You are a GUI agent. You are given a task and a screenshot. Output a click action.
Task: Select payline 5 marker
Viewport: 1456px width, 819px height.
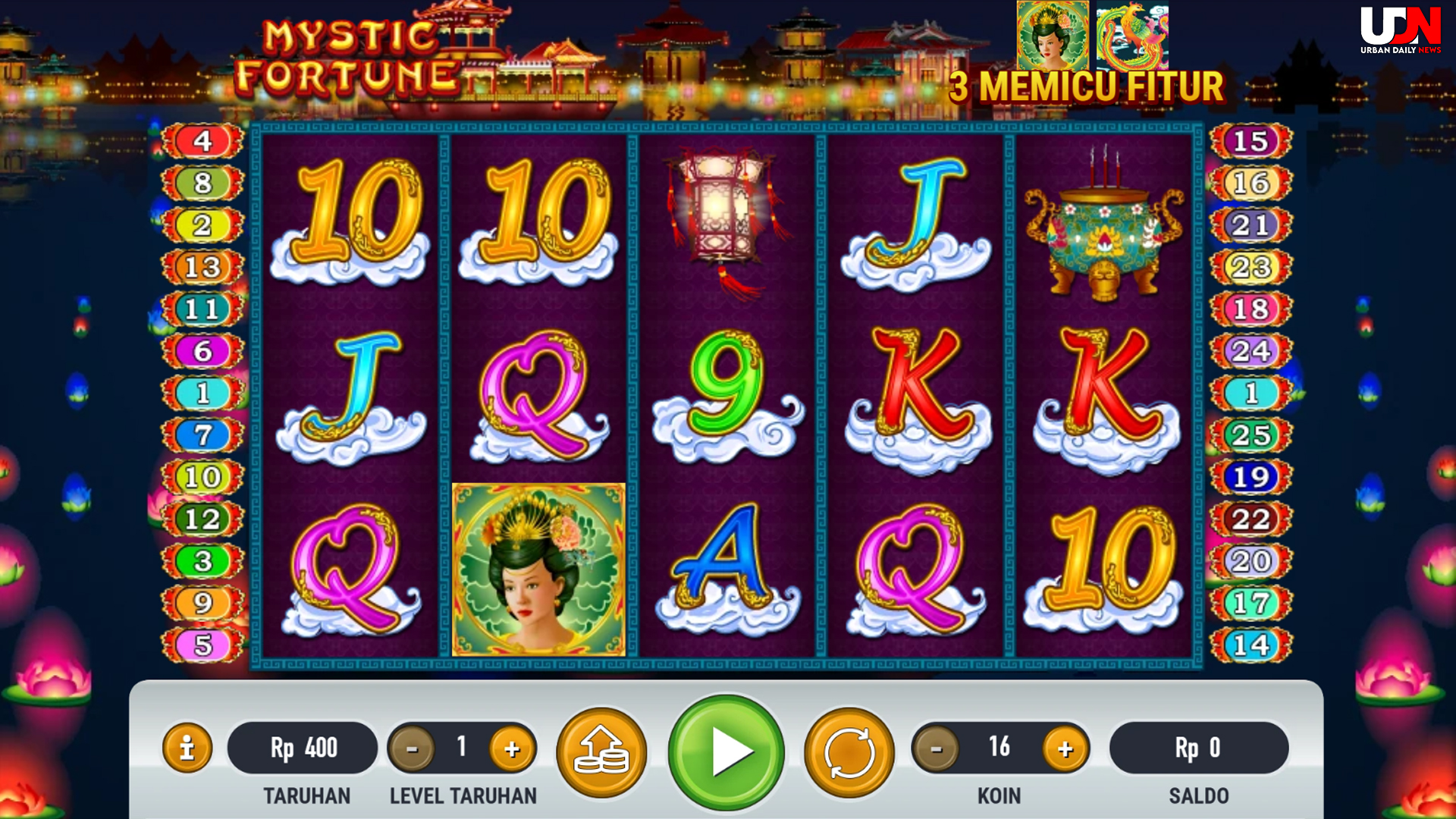coord(202,645)
